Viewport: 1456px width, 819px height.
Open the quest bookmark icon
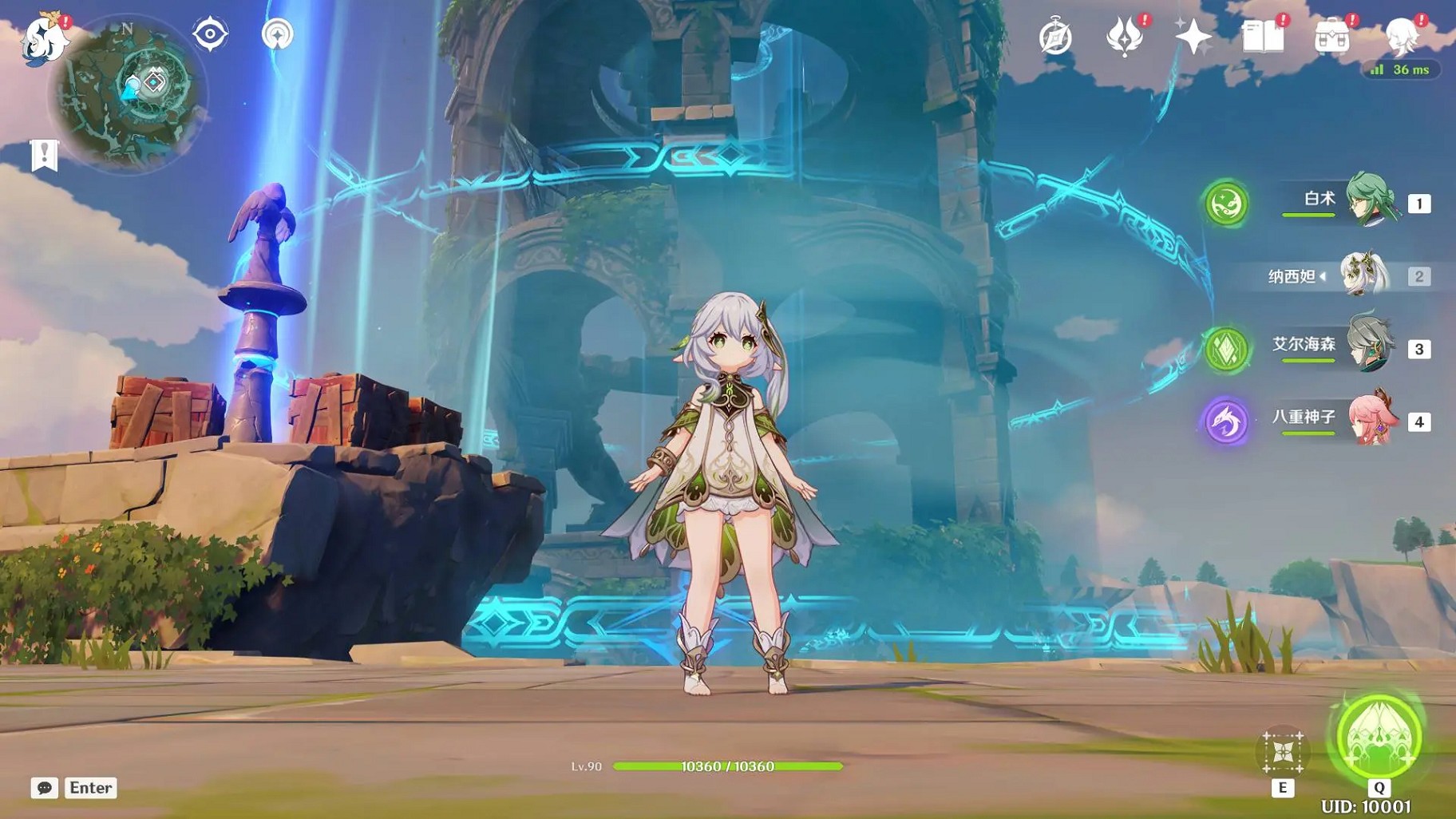click(x=45, y=155)
